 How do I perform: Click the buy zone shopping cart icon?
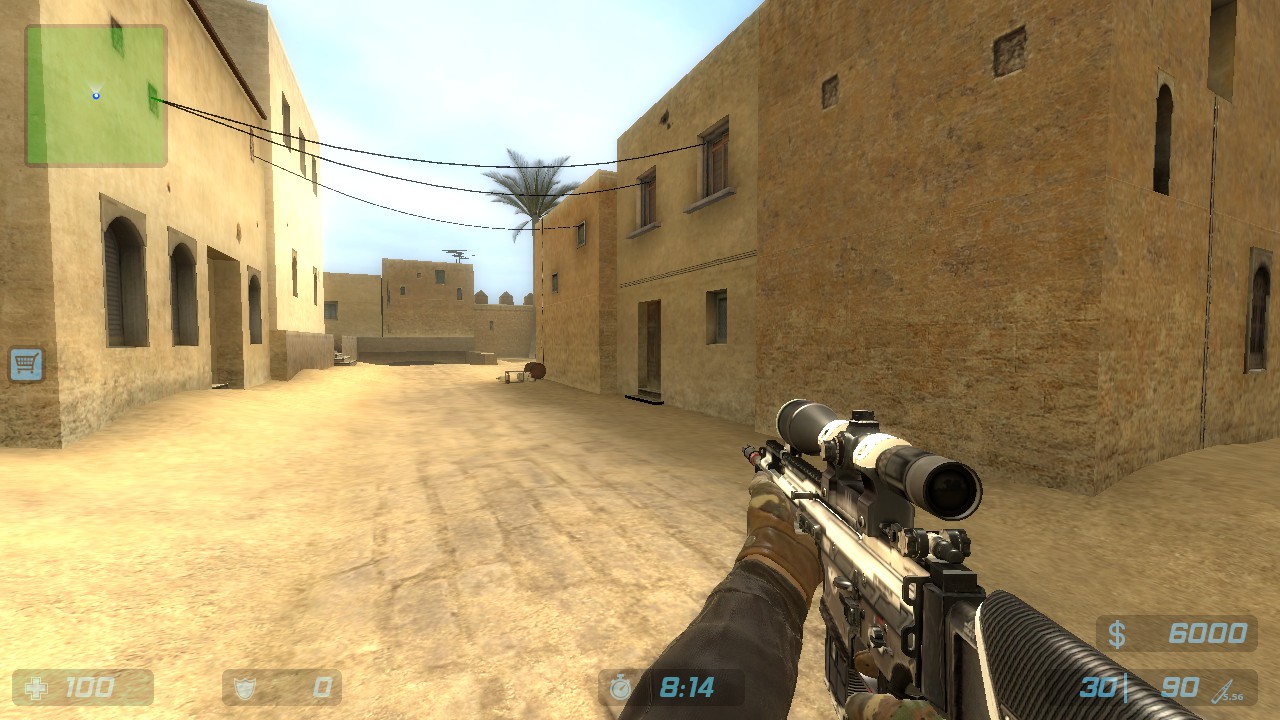(x=26, y=364)
